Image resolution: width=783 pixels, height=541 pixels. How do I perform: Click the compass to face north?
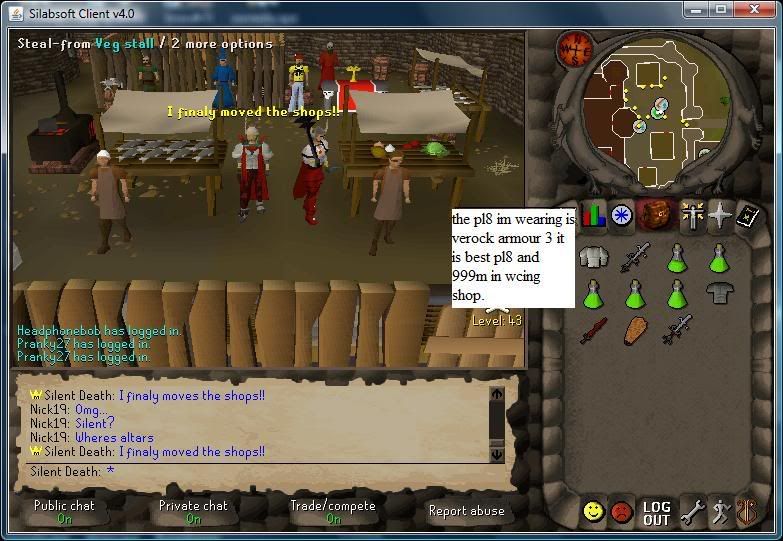tap(576, 48)
